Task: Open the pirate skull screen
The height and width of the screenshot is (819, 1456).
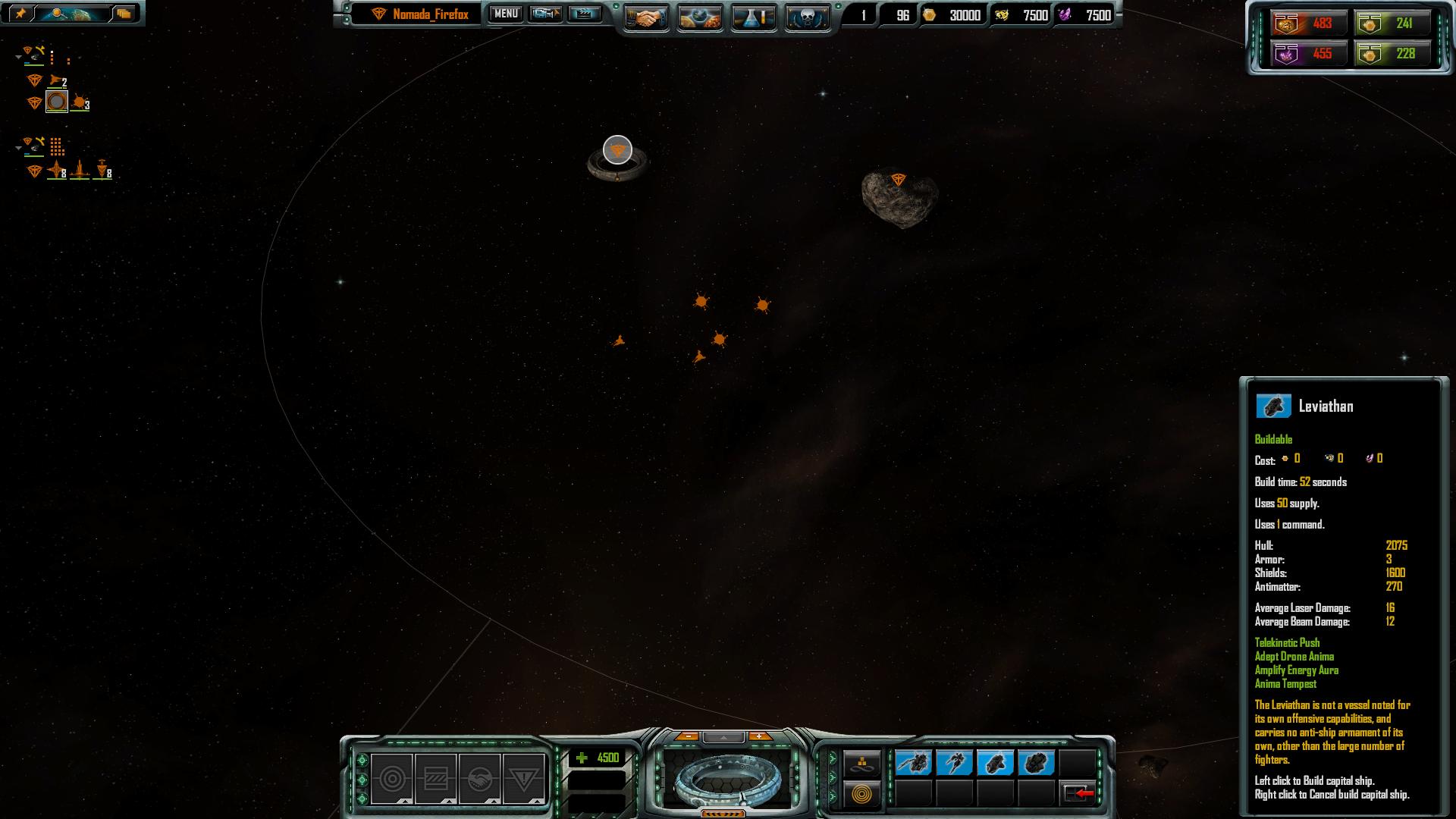Action: pyautogui.click(x=807, y=17)
